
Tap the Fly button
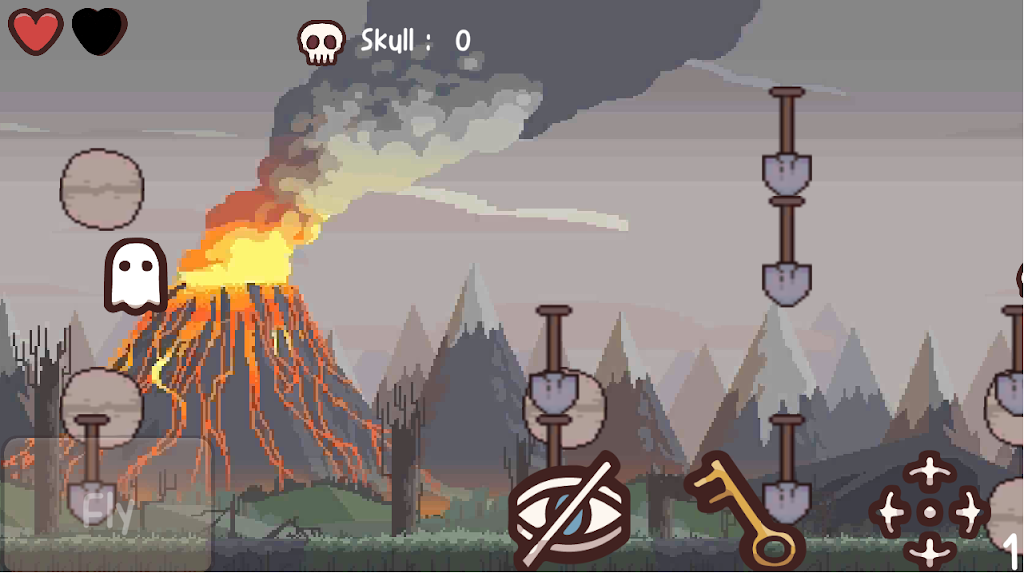coord(108,504)
